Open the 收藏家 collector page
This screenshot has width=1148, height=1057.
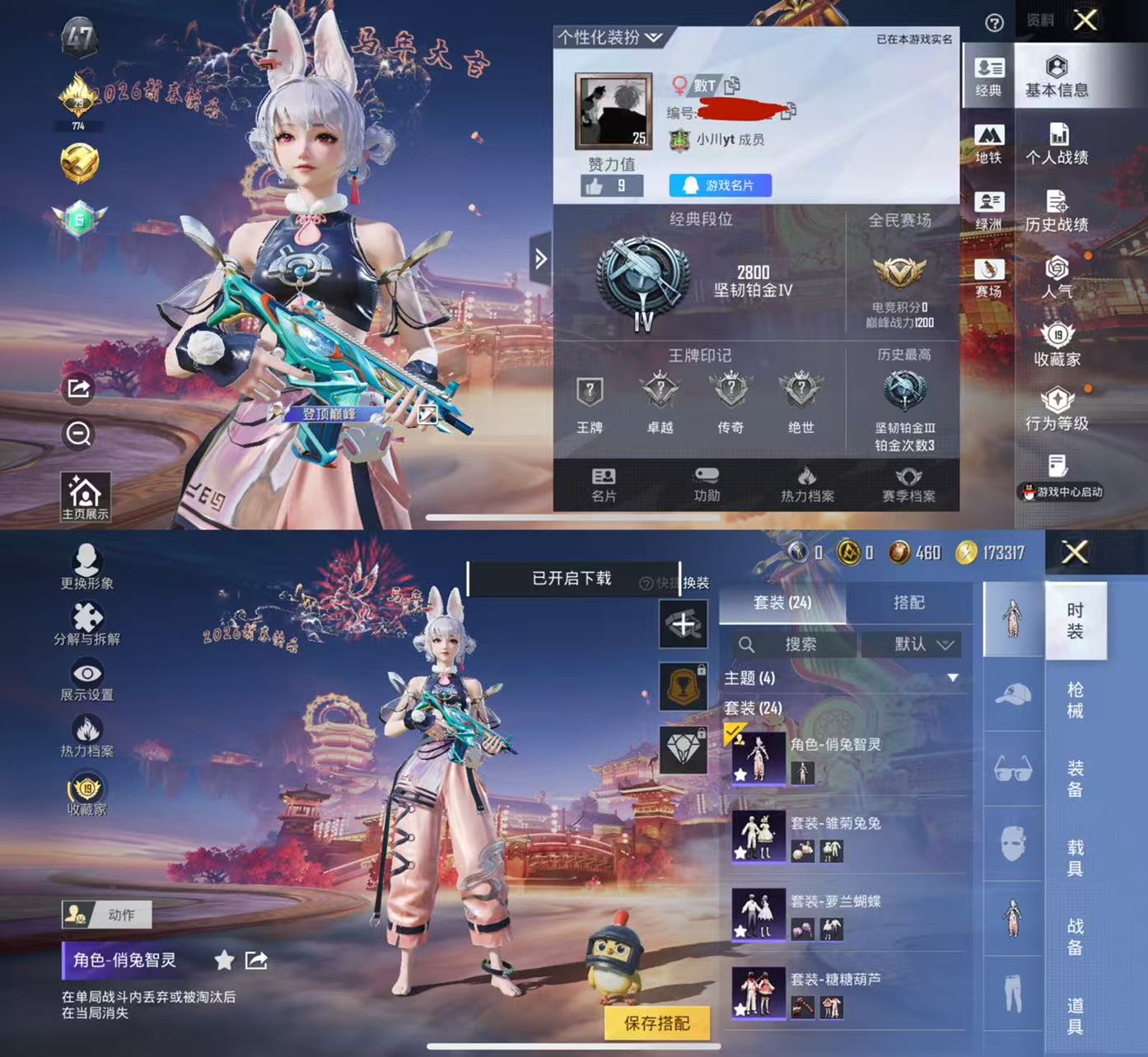1058,346
